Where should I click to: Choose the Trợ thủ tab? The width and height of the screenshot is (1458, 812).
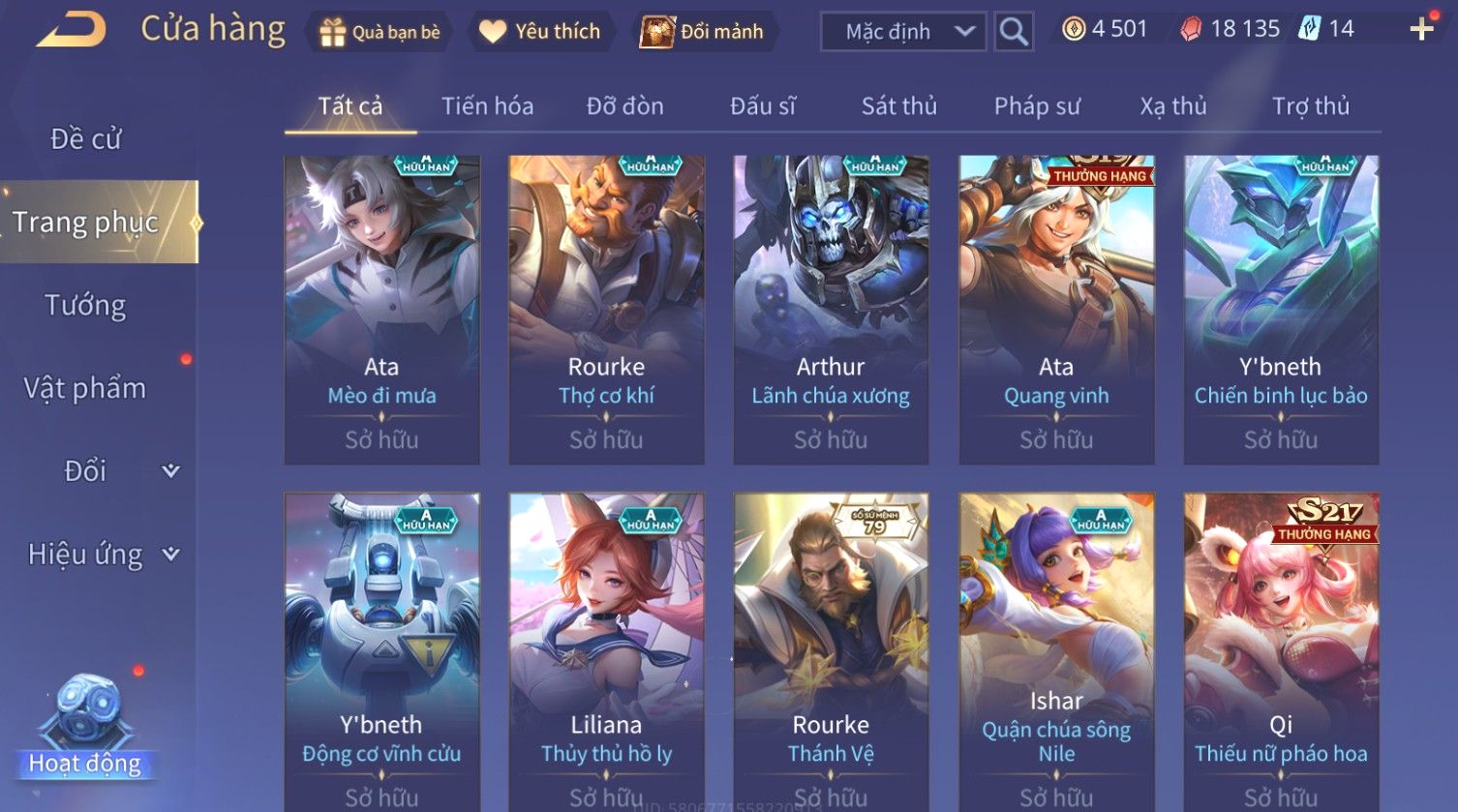click(x=1310, y=106)
